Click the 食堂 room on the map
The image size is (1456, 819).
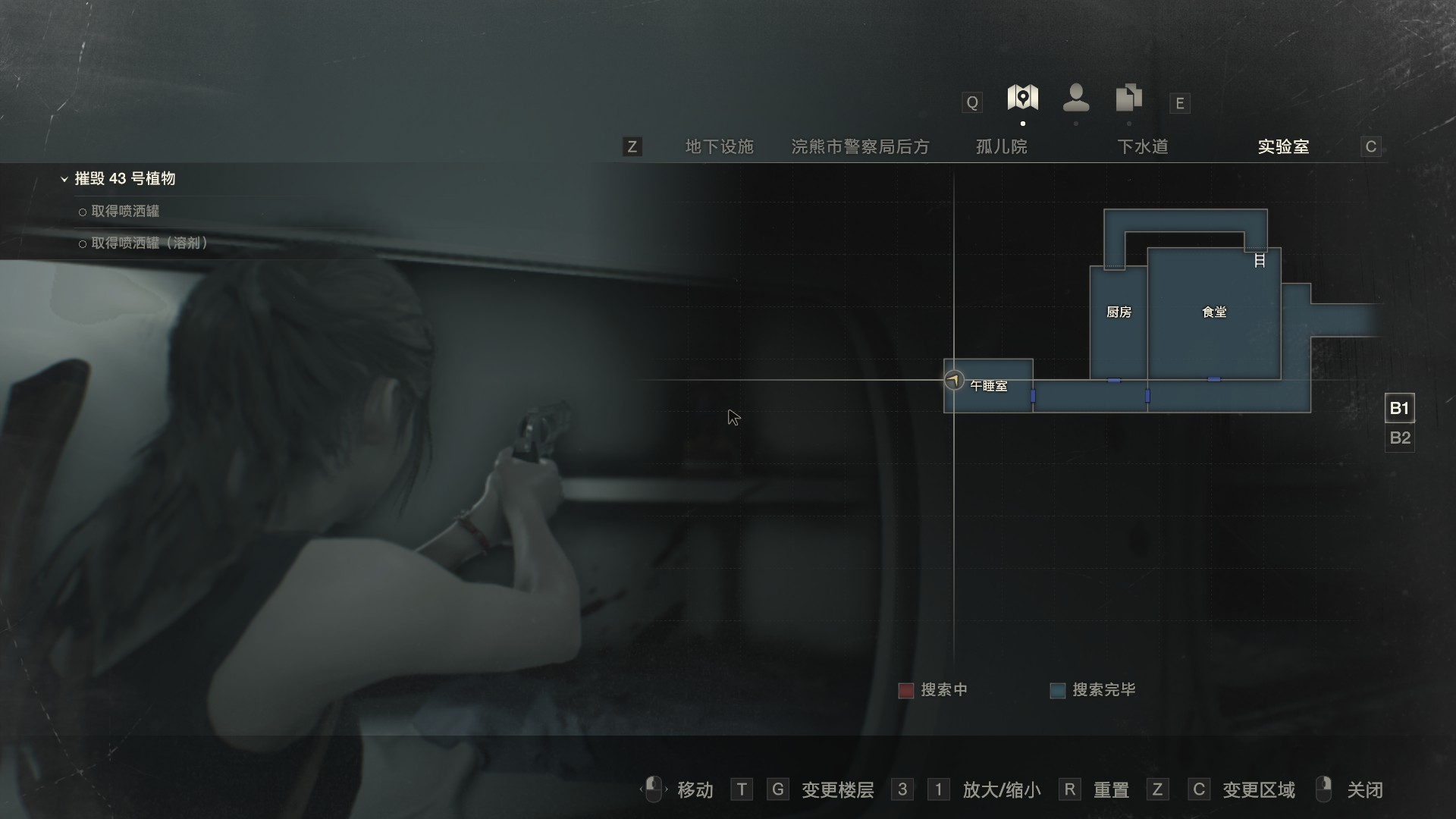[1214, 312]
